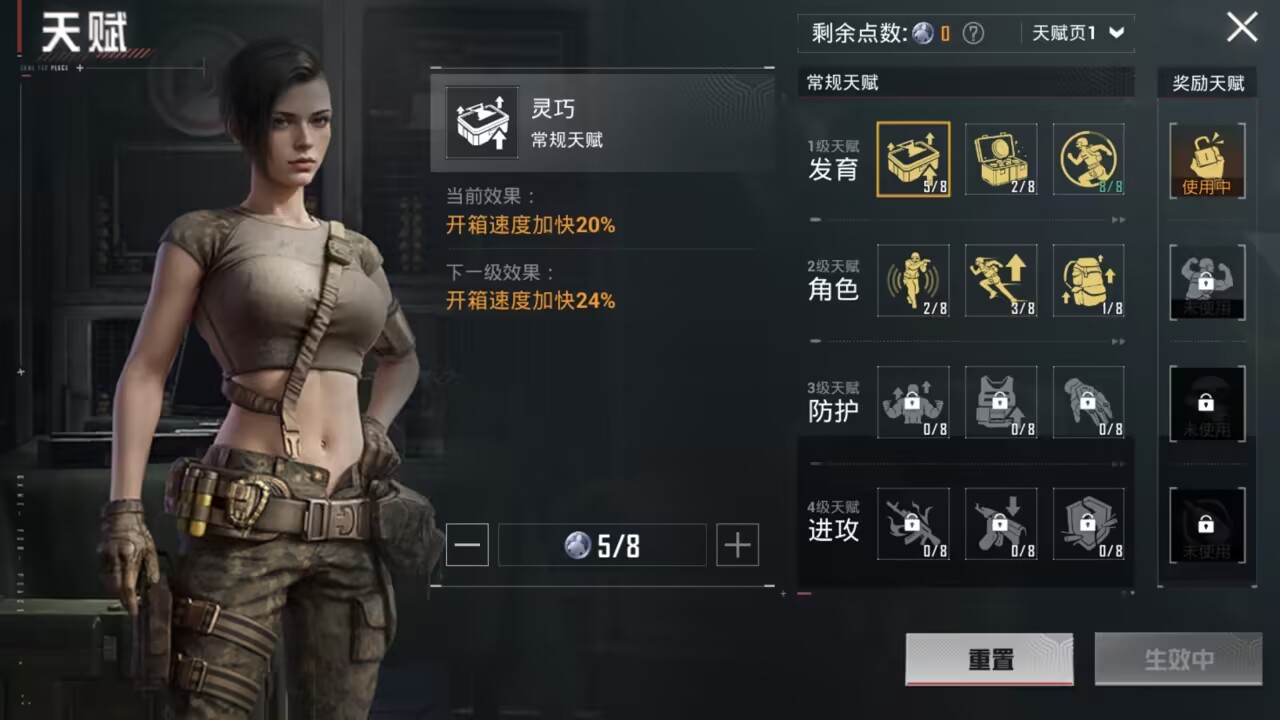The width and height of the screenshot is (1280, 720).
Task: Select the locked shield talent in 进攻 row
Action: 1088,524
